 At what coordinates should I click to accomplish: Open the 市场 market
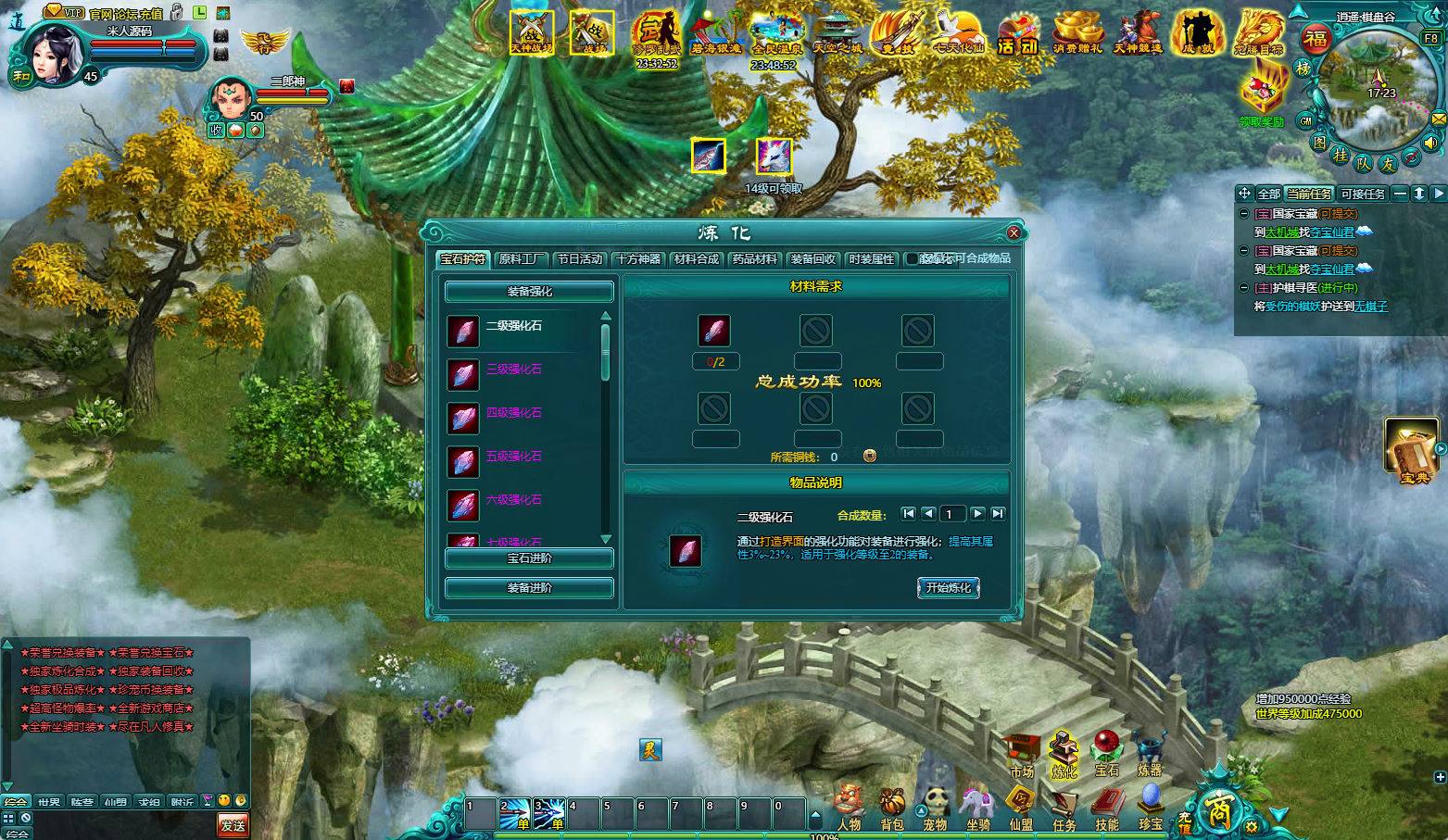tap(1022, 755)
